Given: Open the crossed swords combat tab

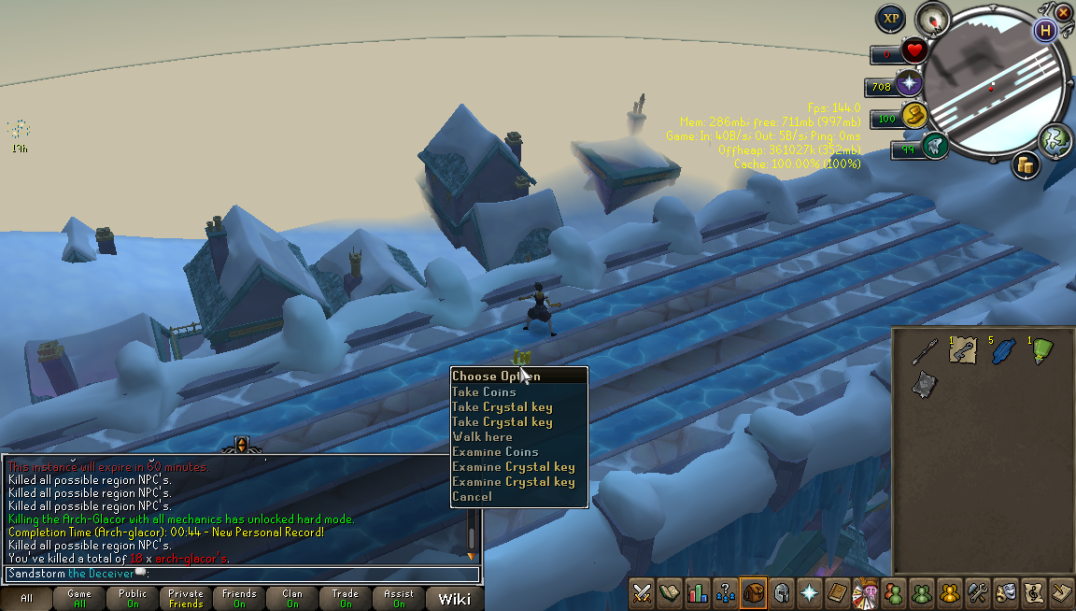Looking at the screenshot, I should coord(642,592).
